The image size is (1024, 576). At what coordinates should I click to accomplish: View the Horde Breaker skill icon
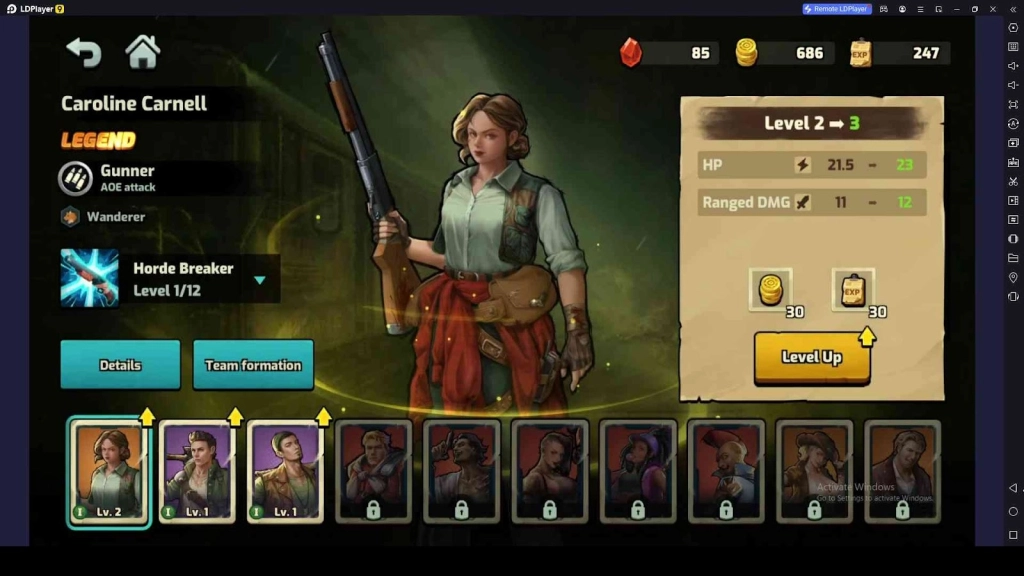point(89,278)
